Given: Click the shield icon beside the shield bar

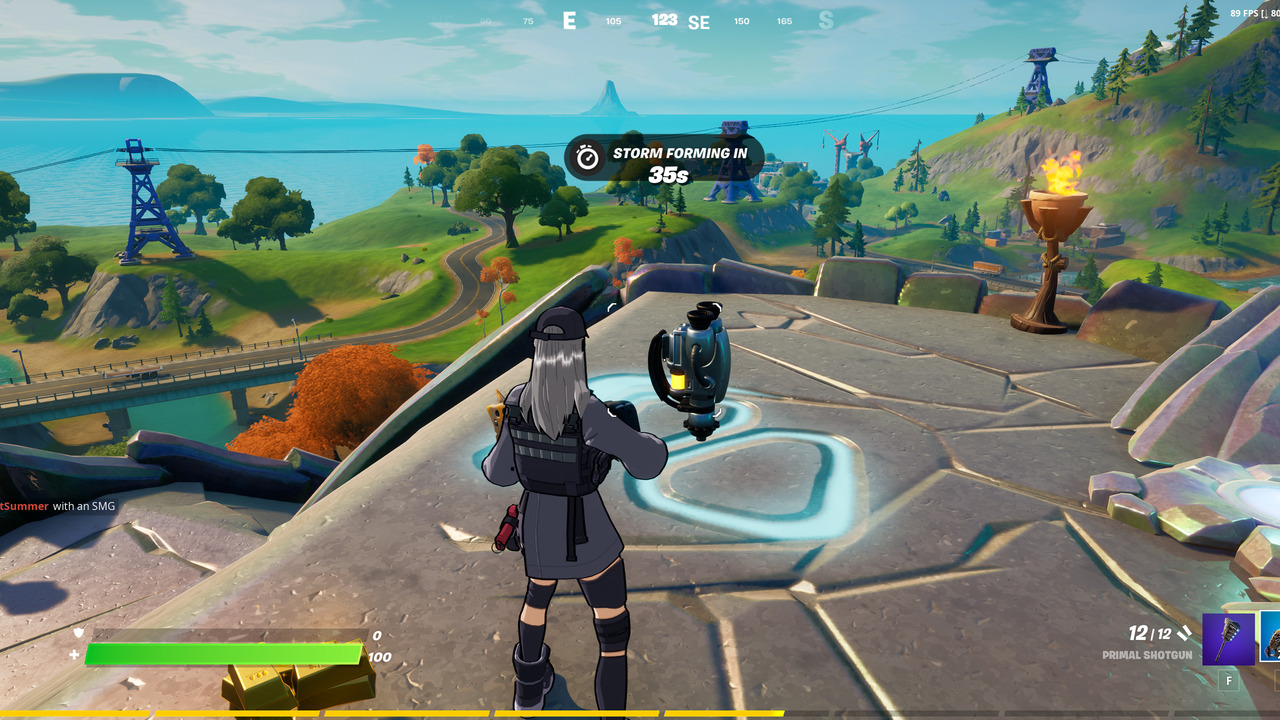Looking at the screenshot, I should [x=77, y=632].
